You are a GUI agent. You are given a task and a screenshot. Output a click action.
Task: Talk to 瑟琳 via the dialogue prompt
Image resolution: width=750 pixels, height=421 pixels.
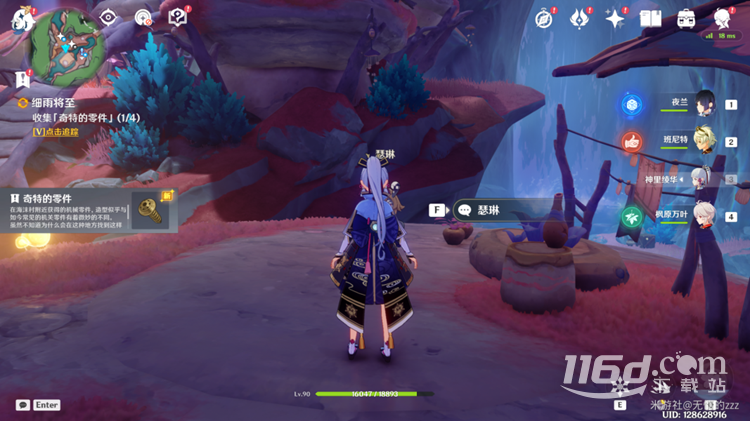point(503,210)
